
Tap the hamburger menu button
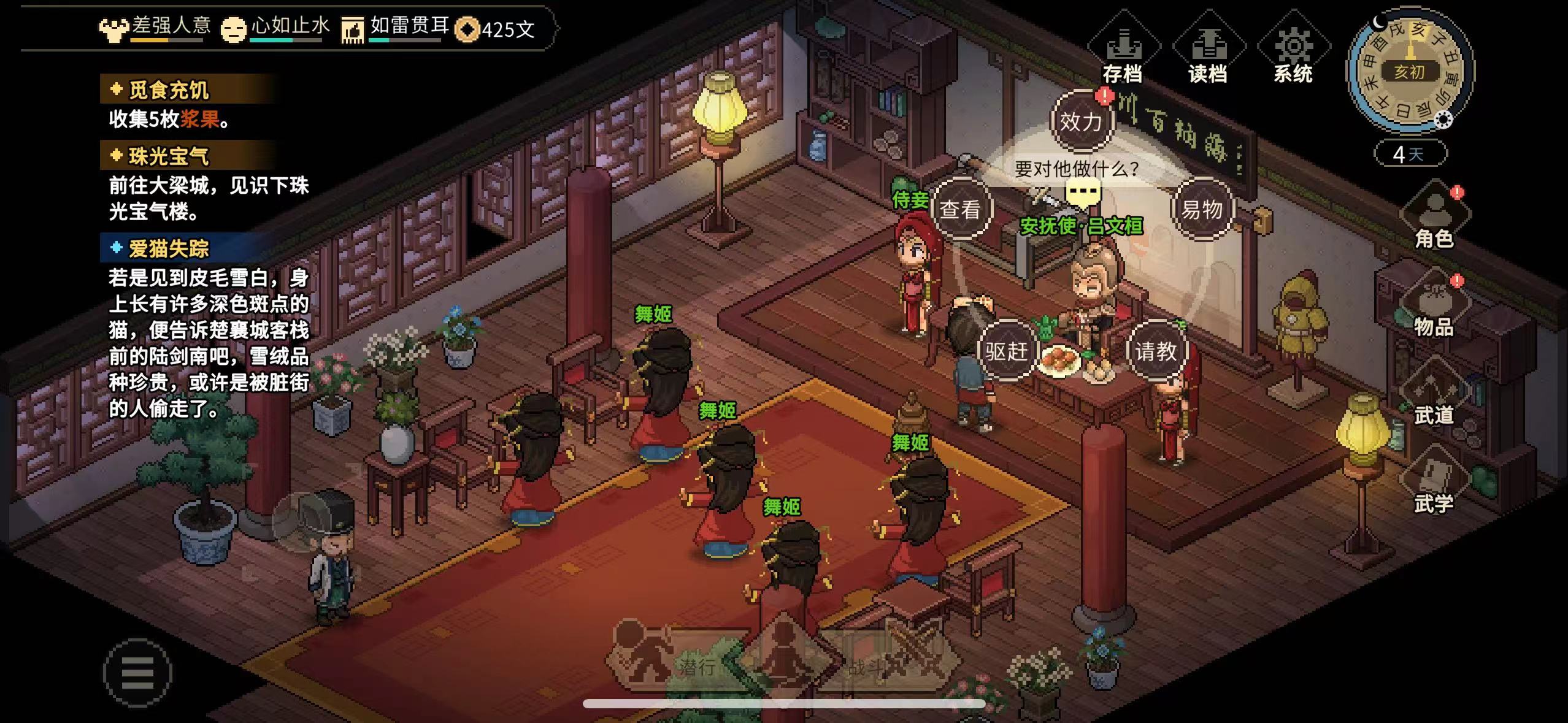click(137, 673)
